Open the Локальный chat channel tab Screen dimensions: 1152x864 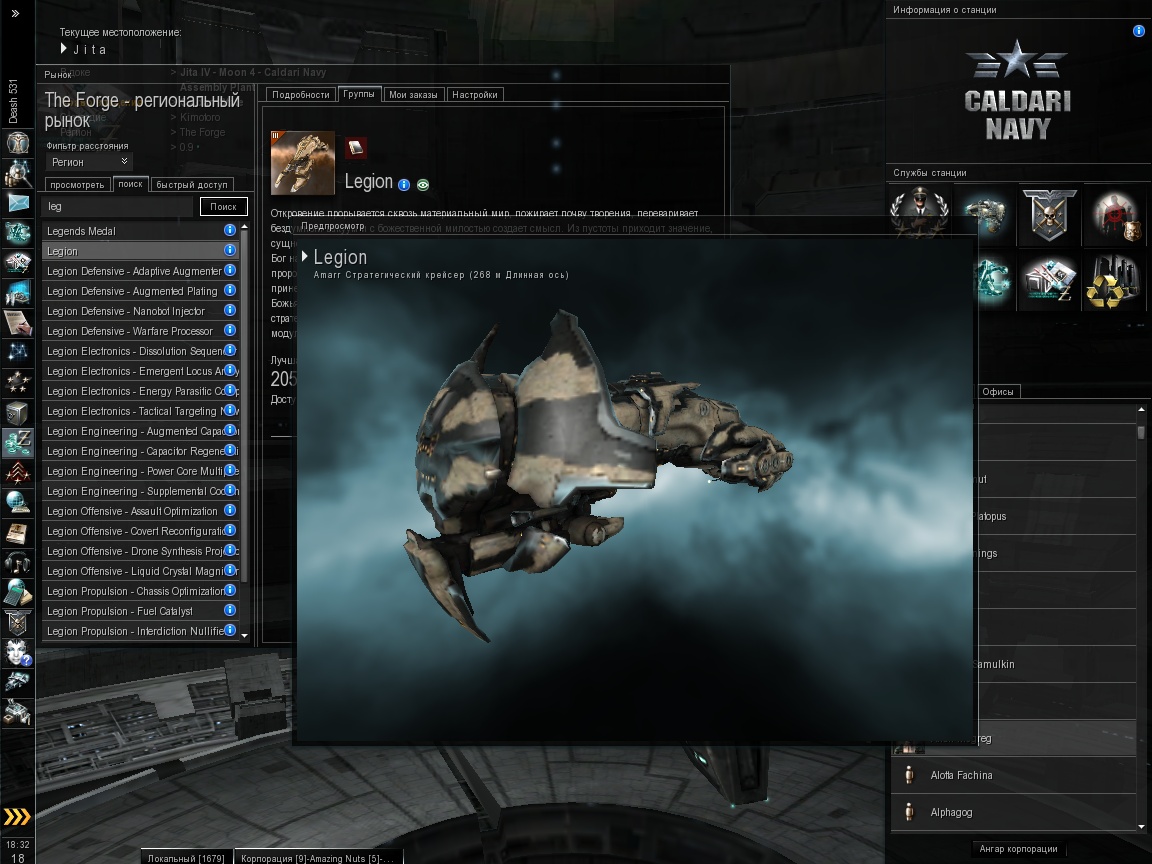coord(185,858)
